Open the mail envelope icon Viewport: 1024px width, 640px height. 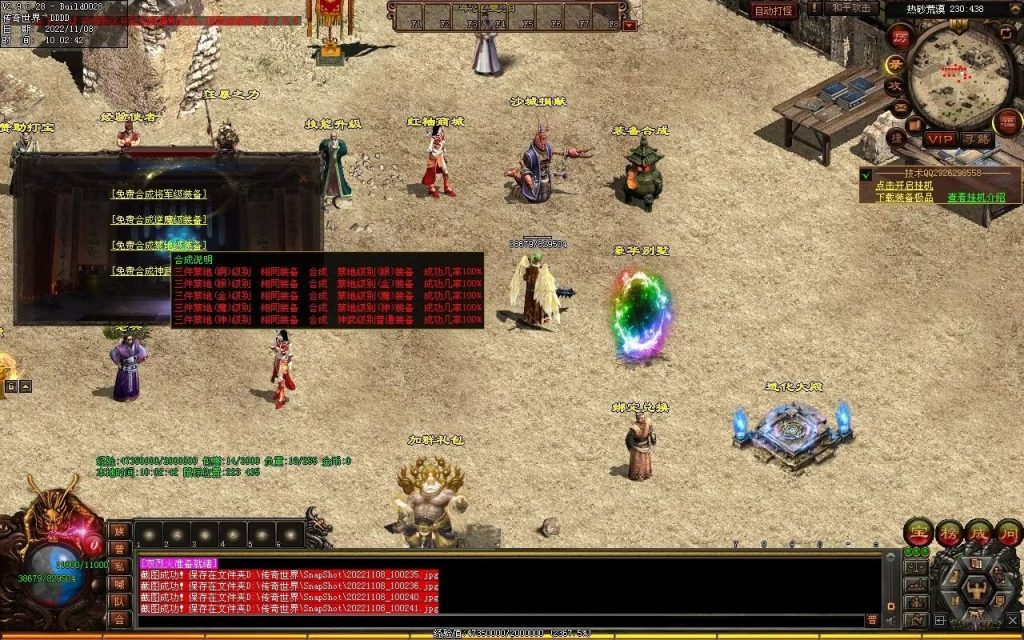tap(899, 108)
